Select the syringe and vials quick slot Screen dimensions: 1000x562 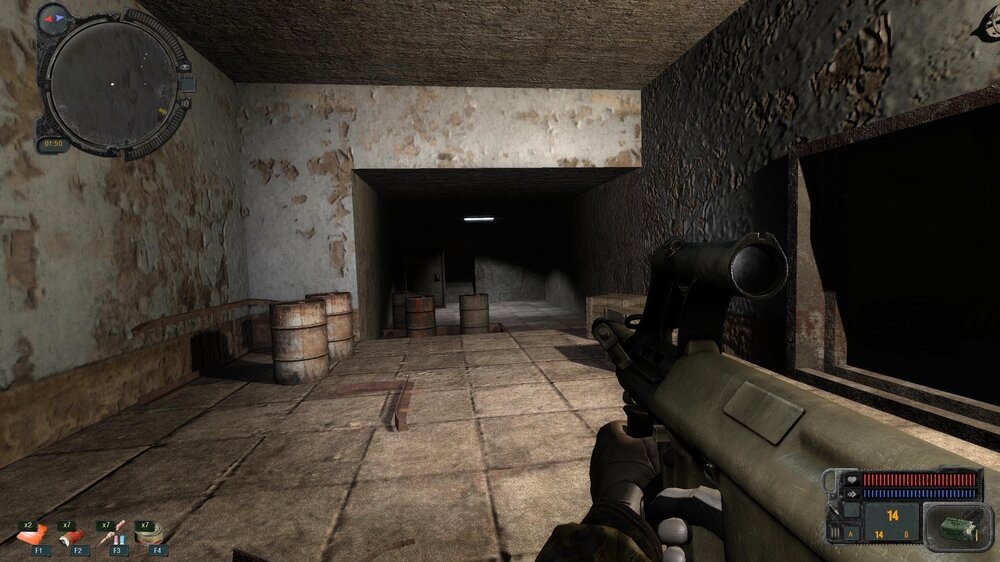point(113,535)
